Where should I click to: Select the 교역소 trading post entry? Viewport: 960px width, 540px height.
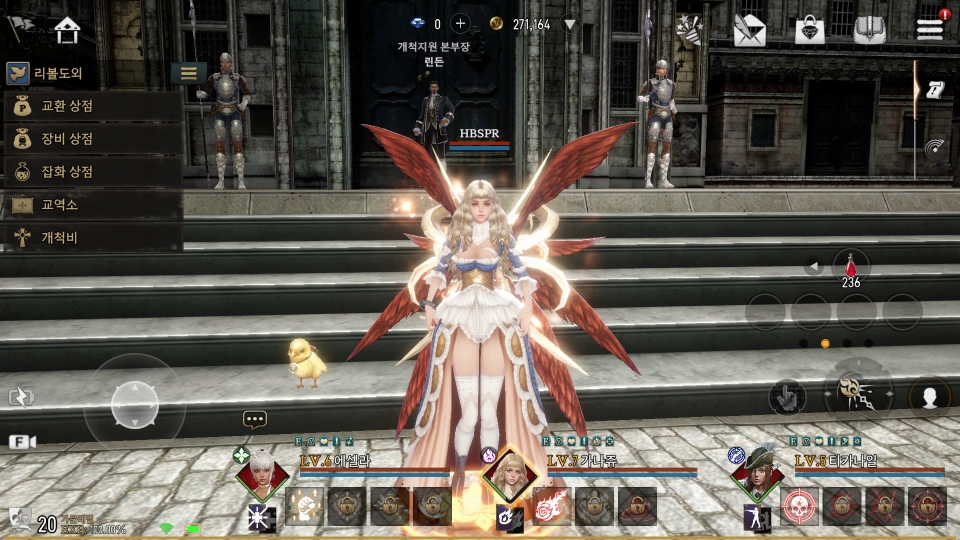coord(92,205)
